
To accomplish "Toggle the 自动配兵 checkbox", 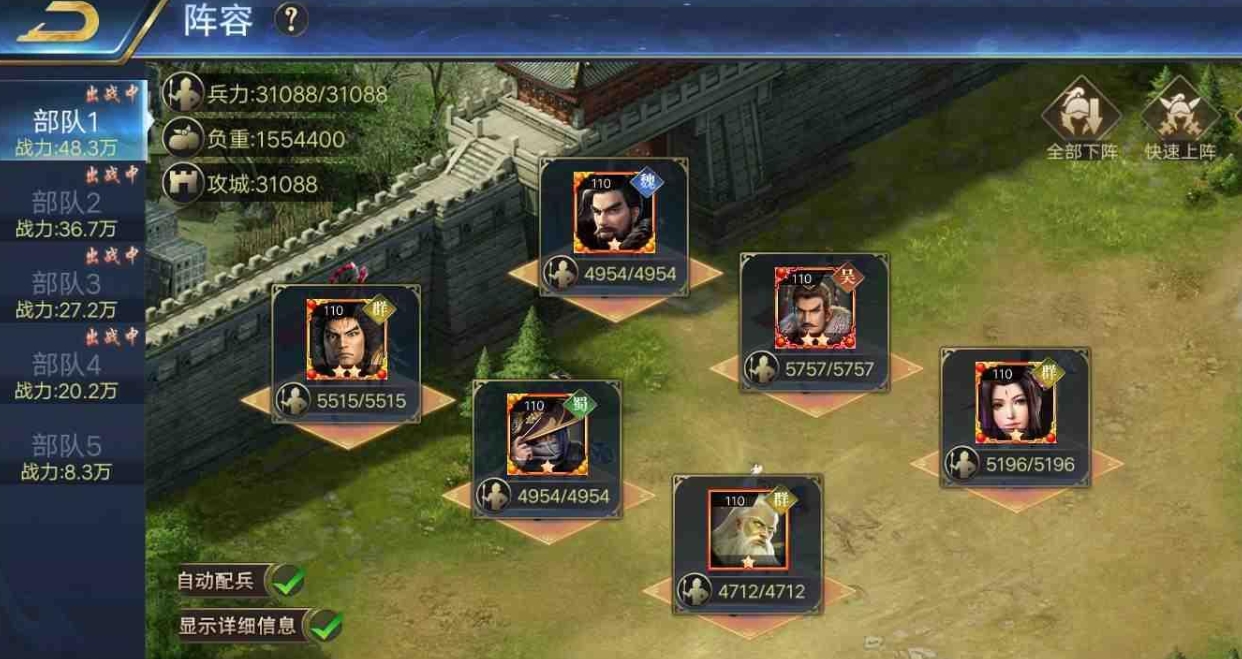I will pos(289,579).
